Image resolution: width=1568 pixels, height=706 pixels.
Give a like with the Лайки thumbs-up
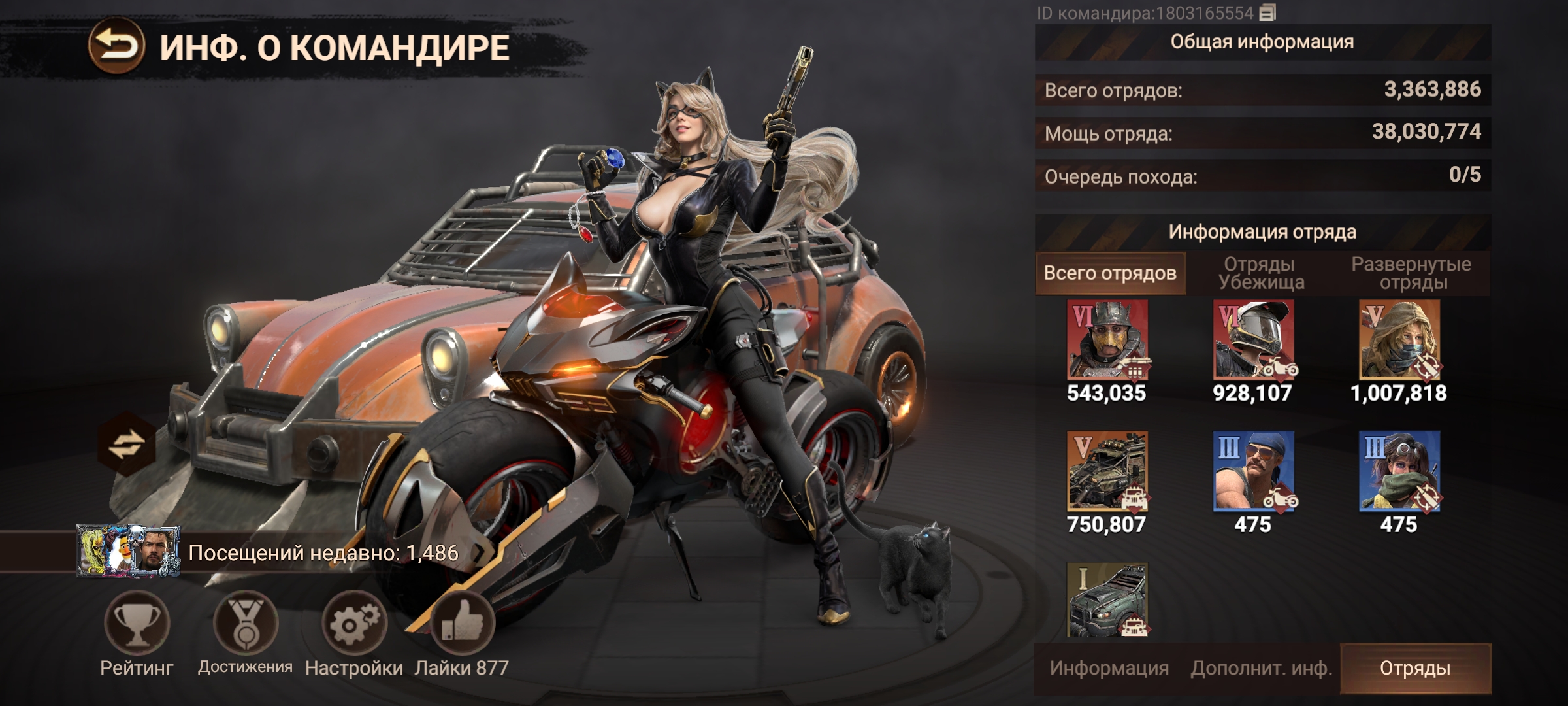[462, 623]
